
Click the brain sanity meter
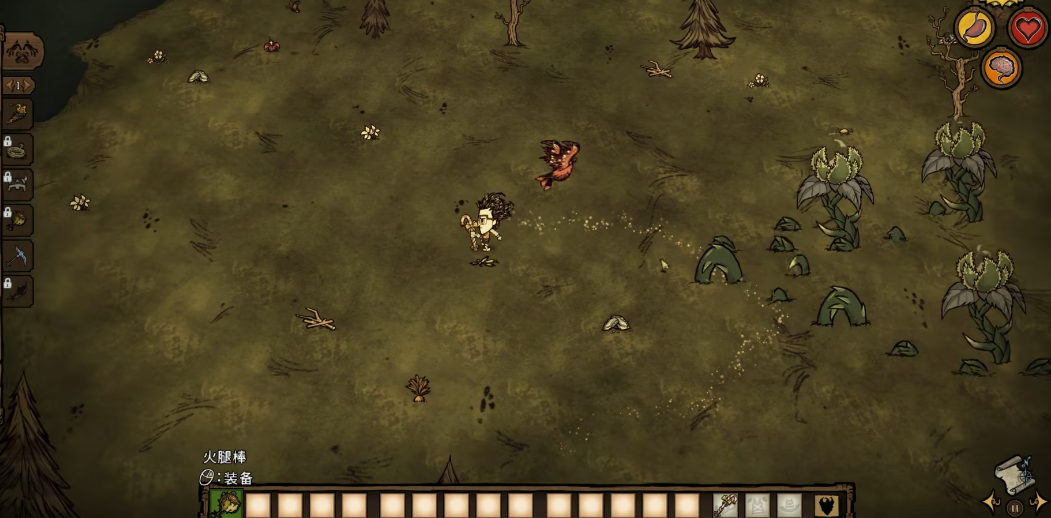tap(1001, 68)
